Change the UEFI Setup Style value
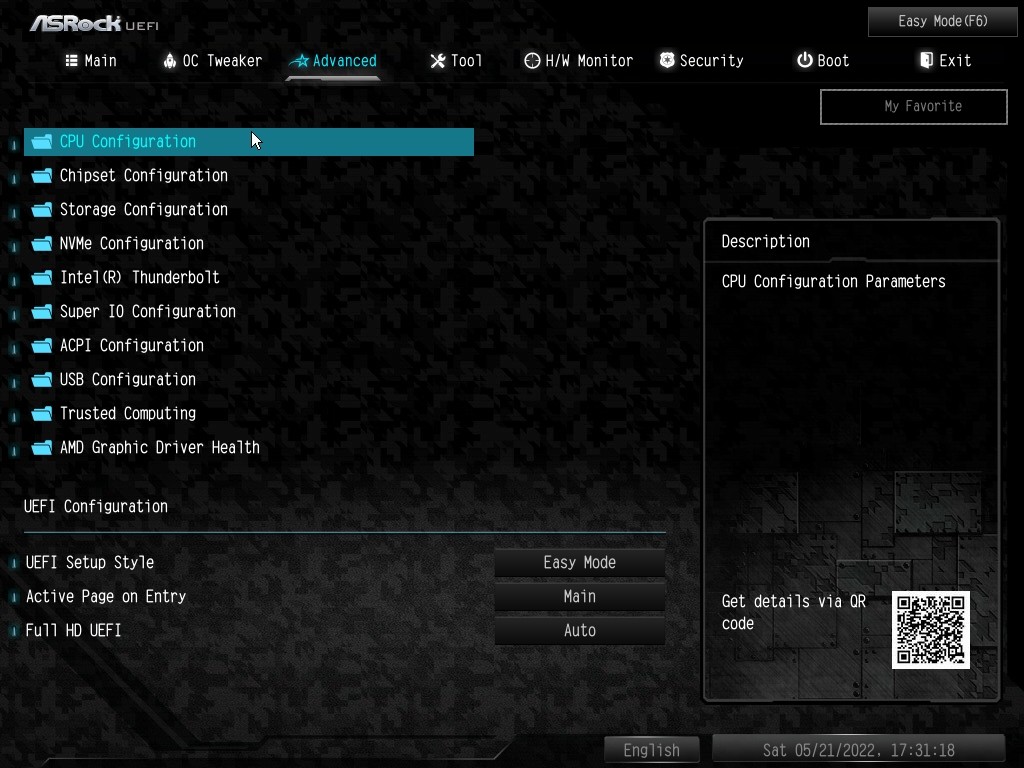 [x=579, y=563]
